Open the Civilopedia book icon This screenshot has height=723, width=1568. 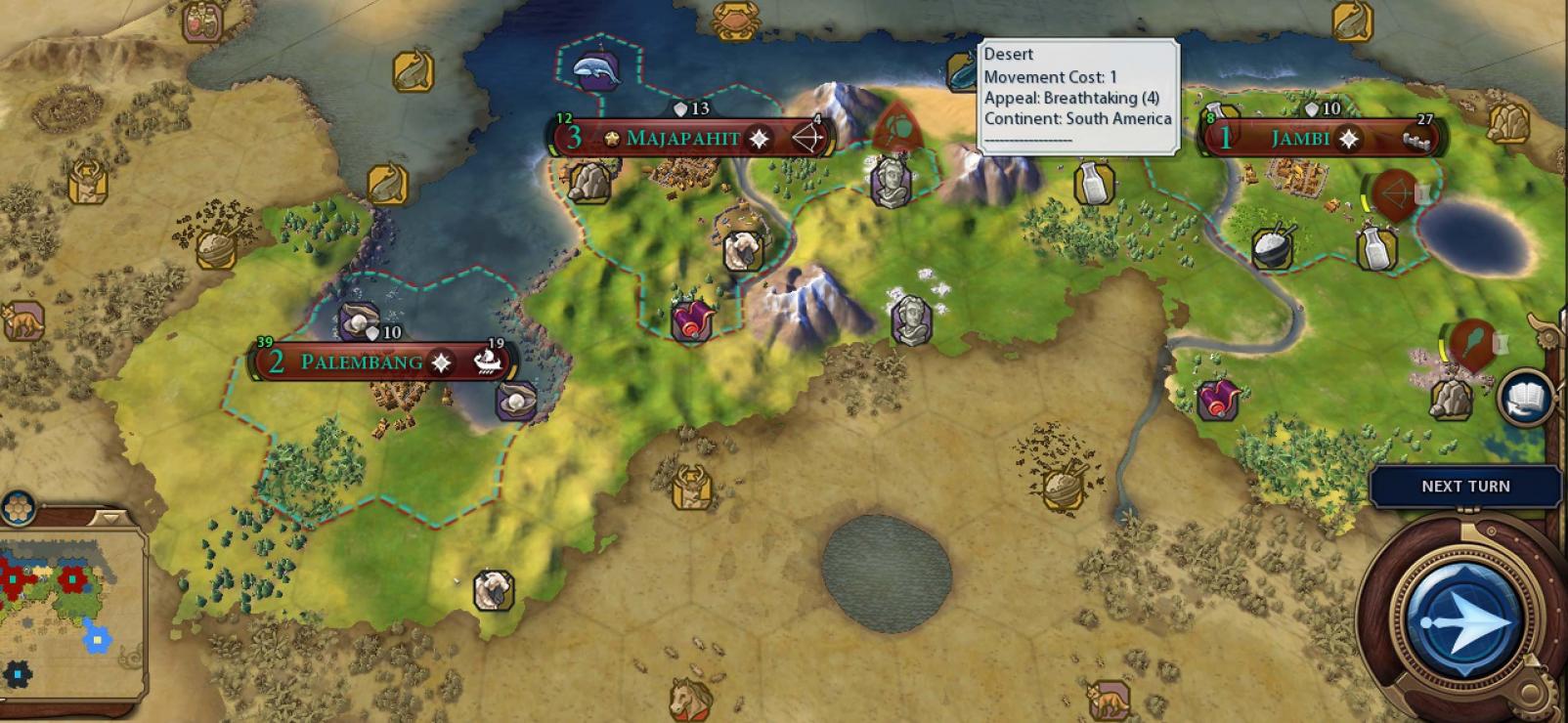pyautogui.click(x=1524, y=397)
